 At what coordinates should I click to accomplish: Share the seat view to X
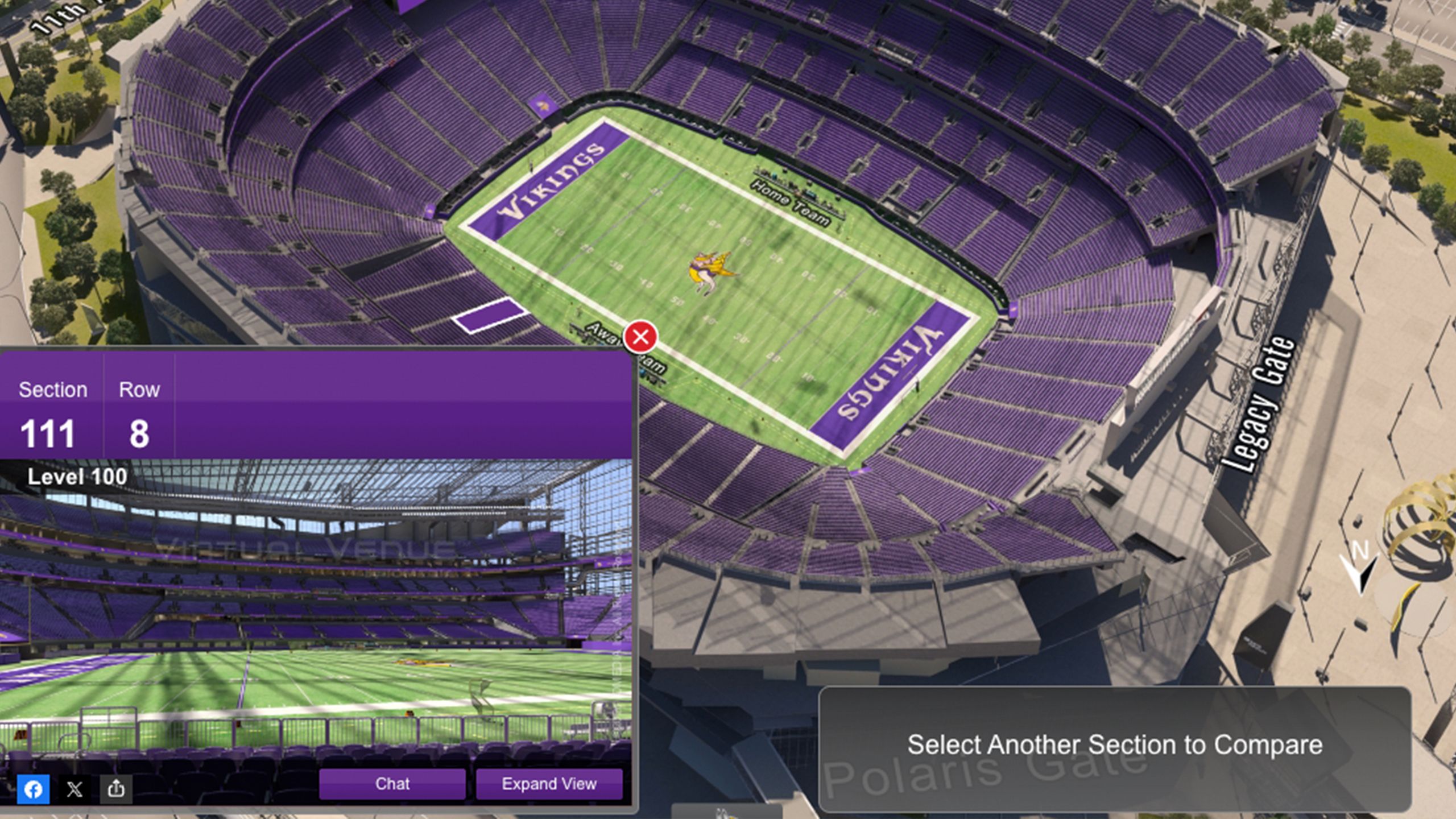pos(74,788)
